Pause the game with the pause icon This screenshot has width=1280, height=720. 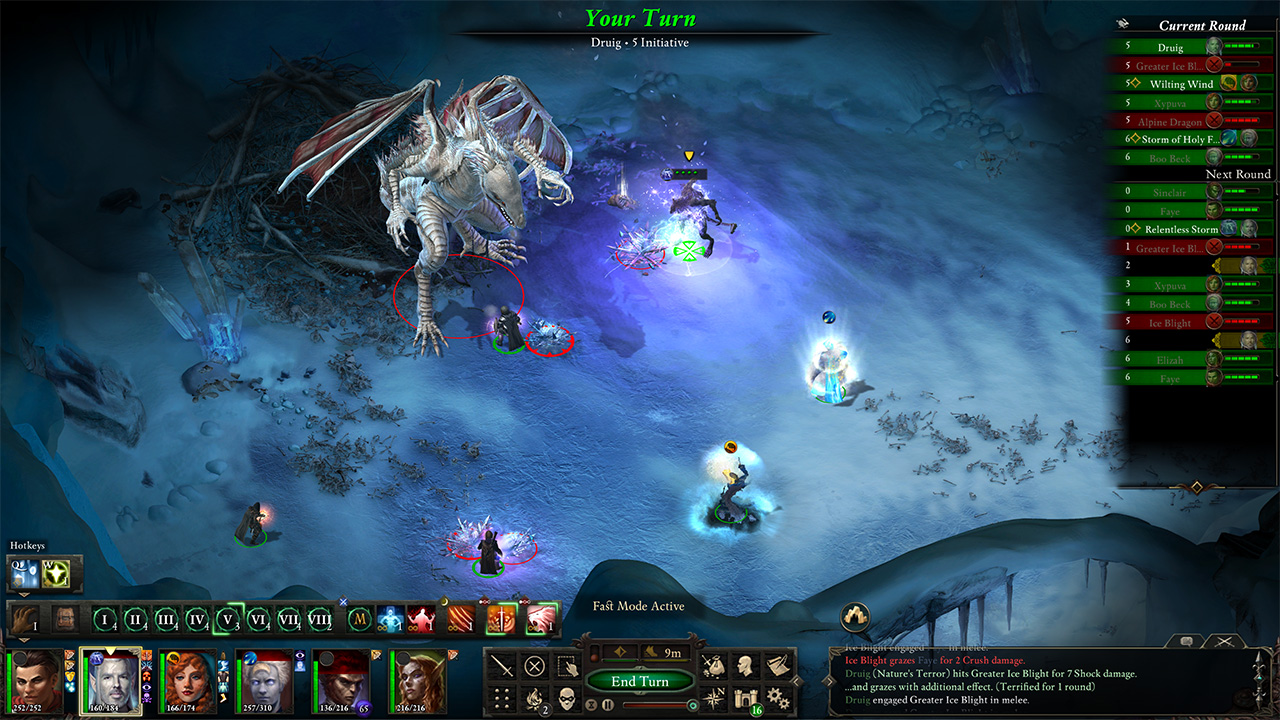coord(607,705)
